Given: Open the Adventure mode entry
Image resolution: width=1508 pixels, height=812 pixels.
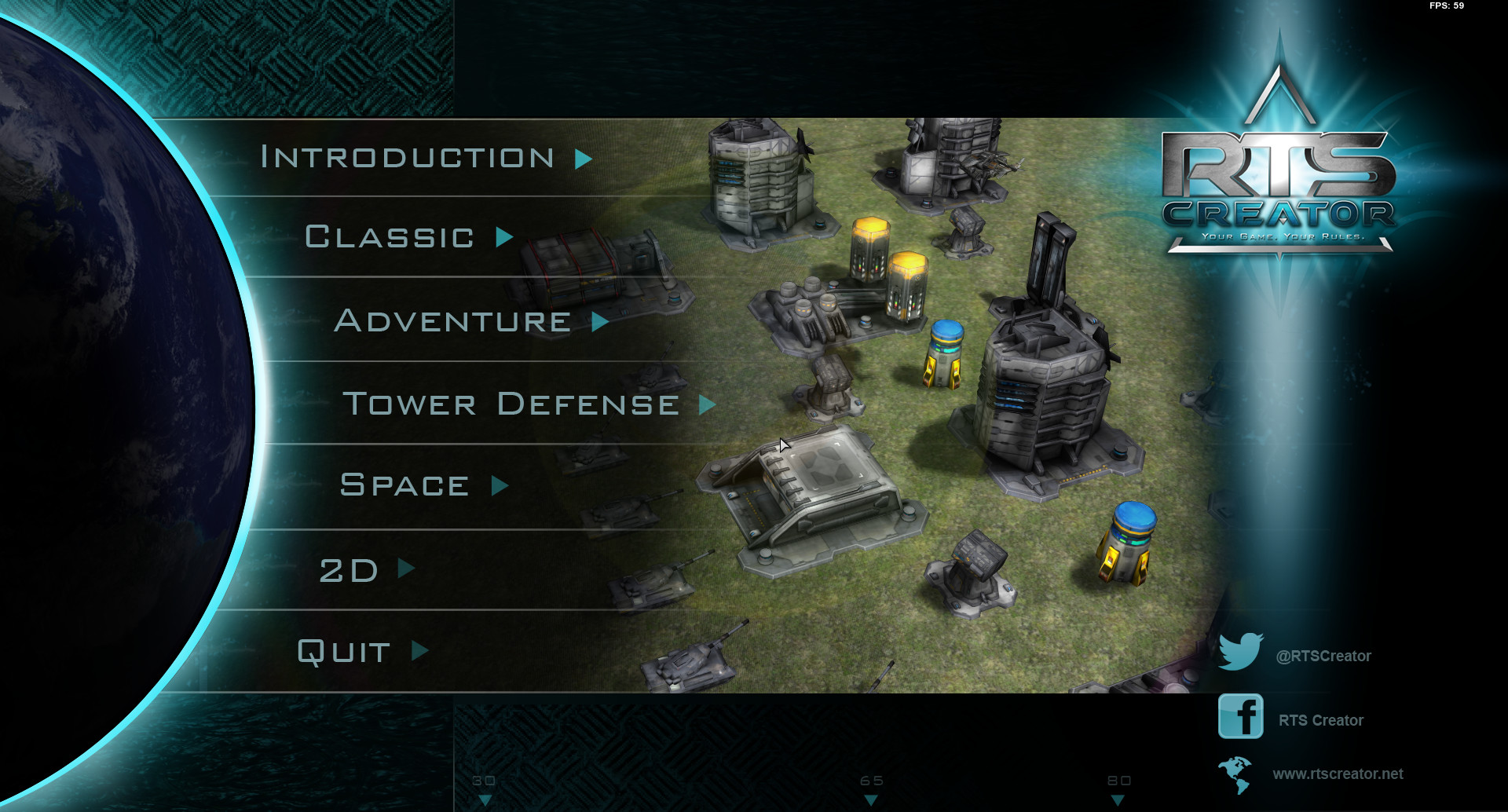Looking at the screenshot, I should click(453, 320).
